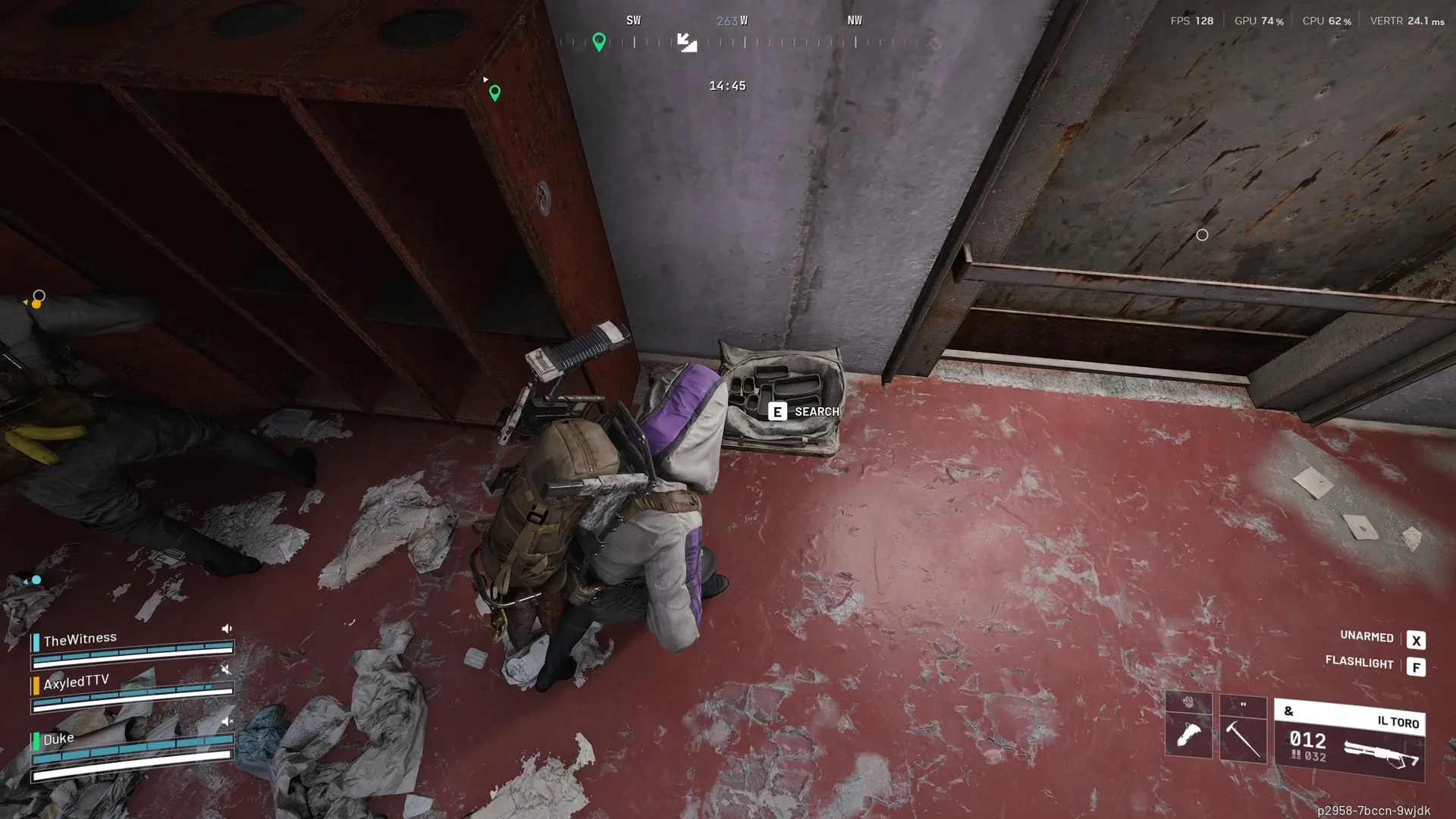Select the Il Toro shotgun weapon slot
The image size is (1456, 819).
(1349, 740)
